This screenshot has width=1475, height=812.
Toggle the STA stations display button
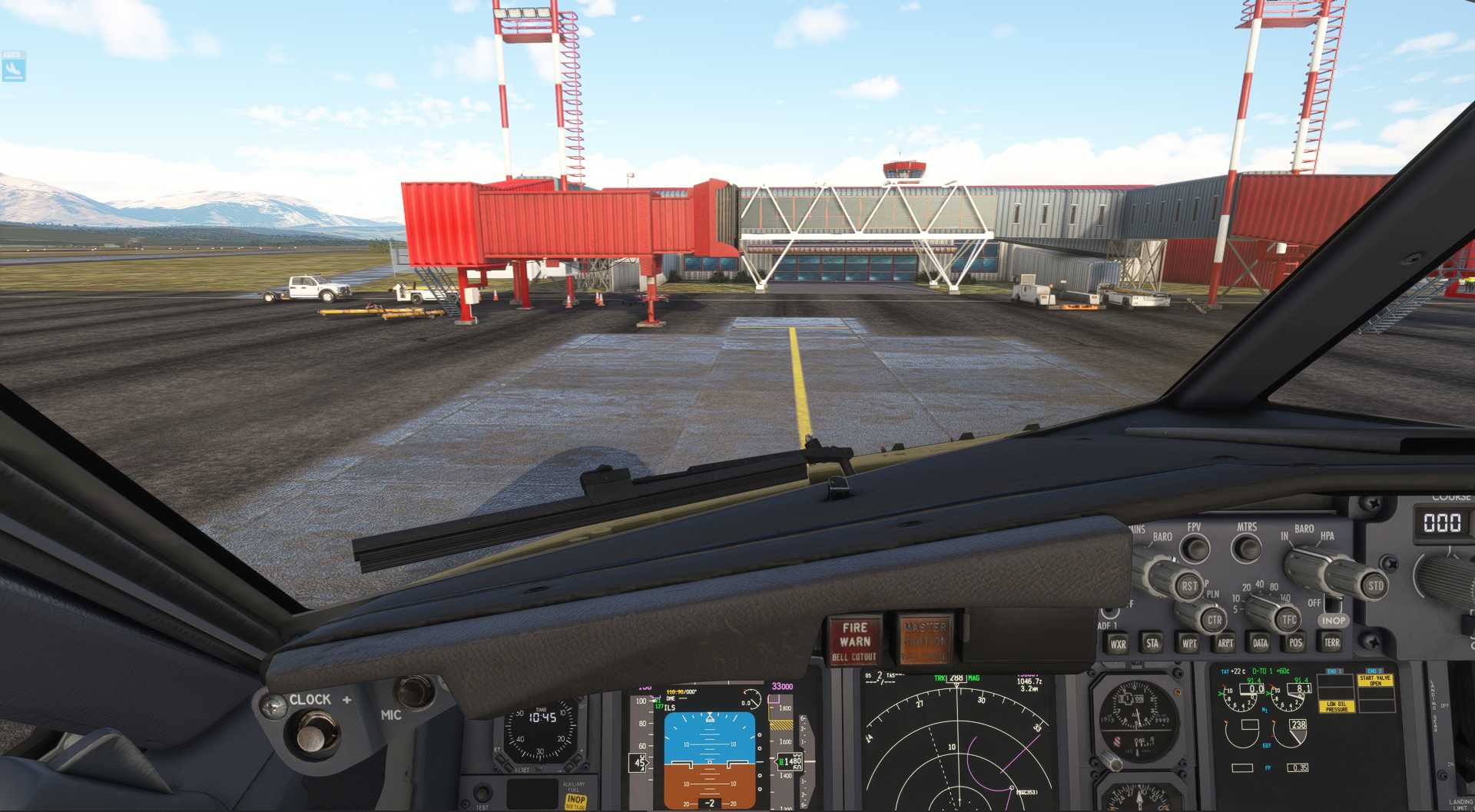1152,643
